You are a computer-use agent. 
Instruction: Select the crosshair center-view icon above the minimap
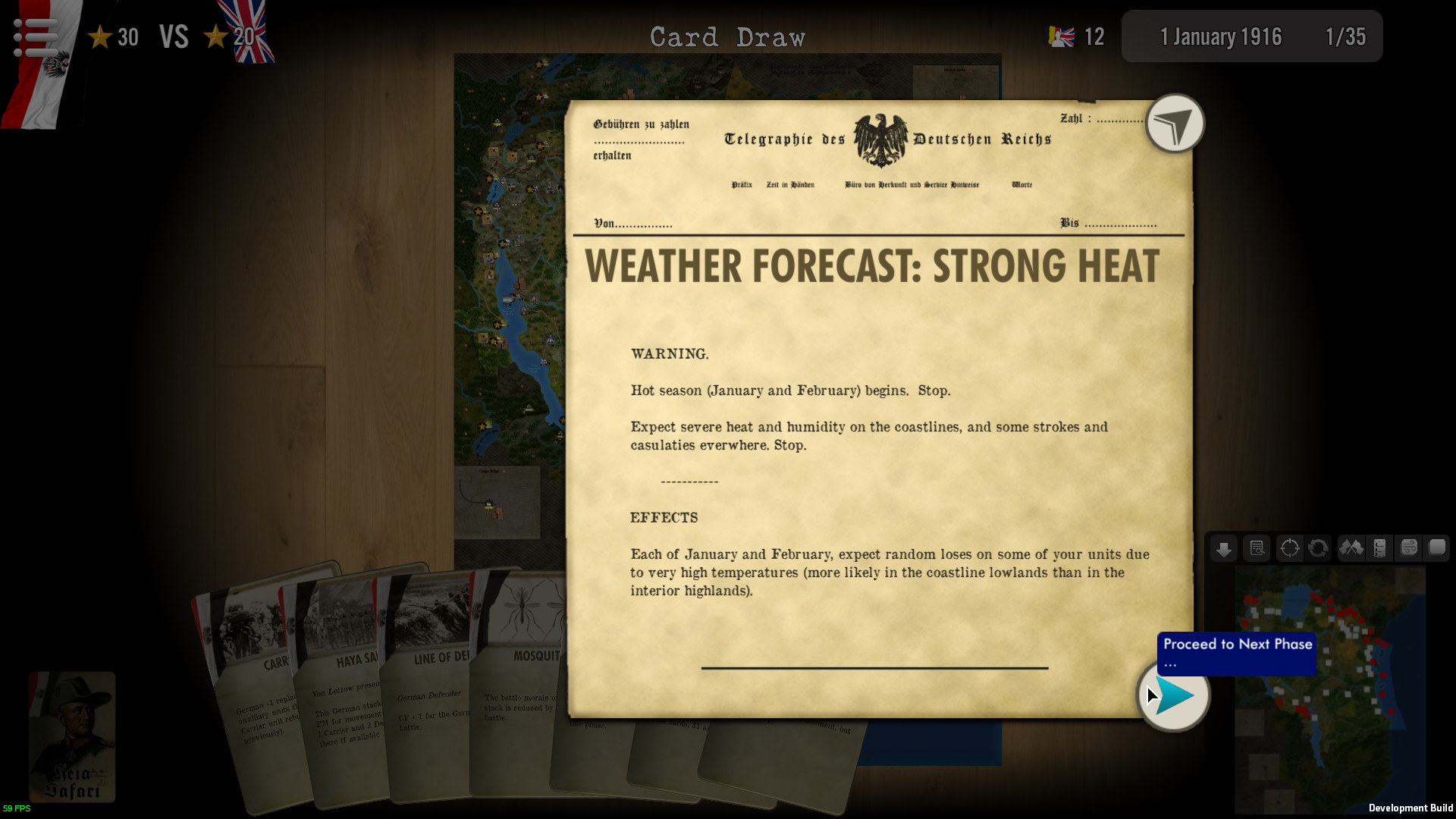click(1289, 548)
